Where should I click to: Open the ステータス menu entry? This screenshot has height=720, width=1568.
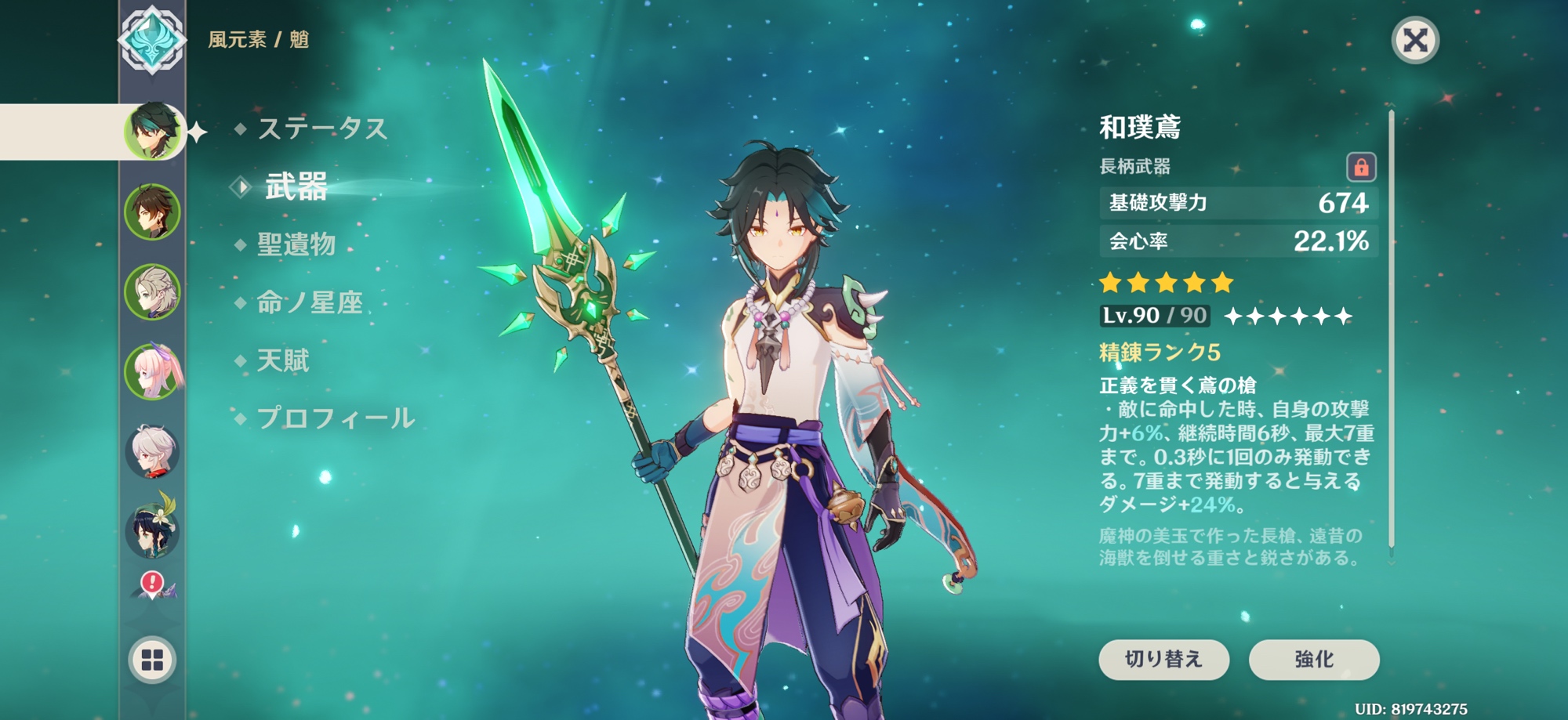coord(321,128)
